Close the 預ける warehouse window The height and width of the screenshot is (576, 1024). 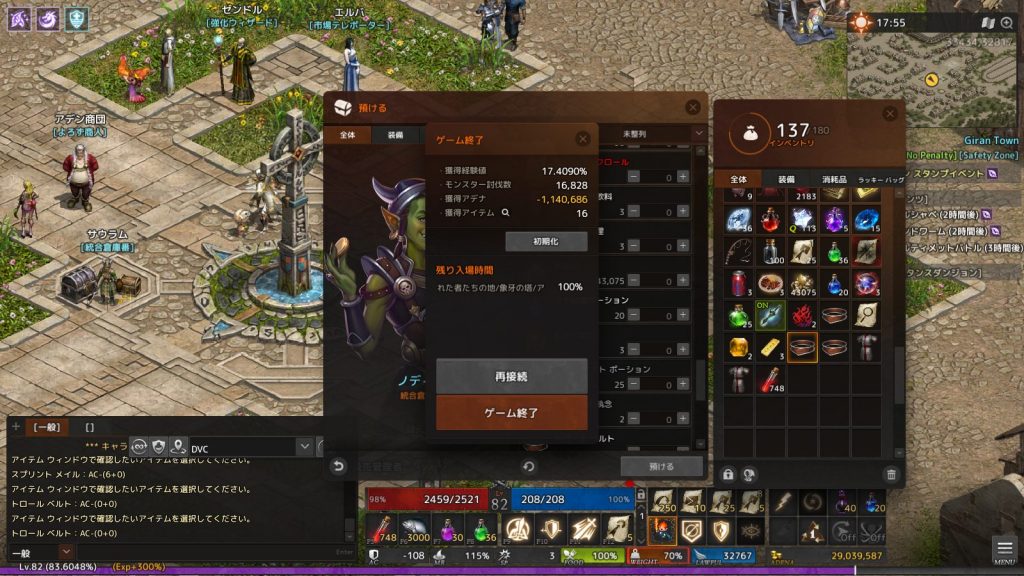pyautogui.click(x=693, y=107)
